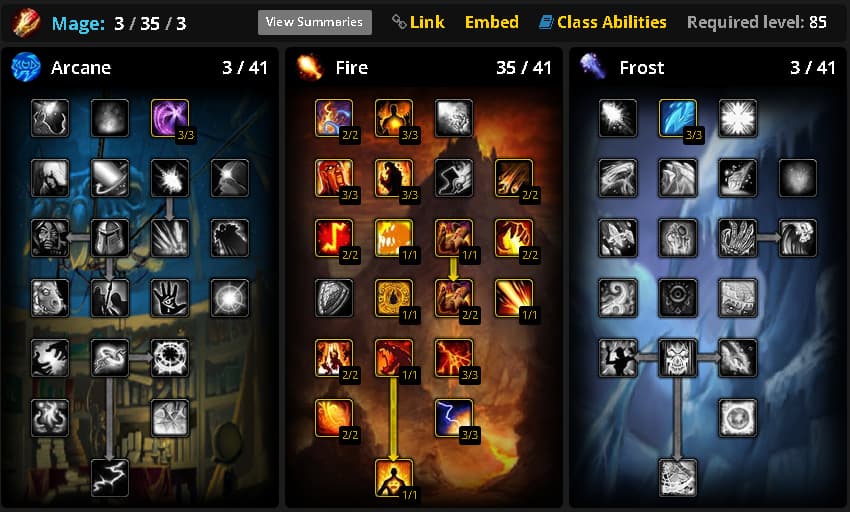Select the purple 3/3 talent in Arcane
This screenshot has width=850, height=512.
(170, 118)
